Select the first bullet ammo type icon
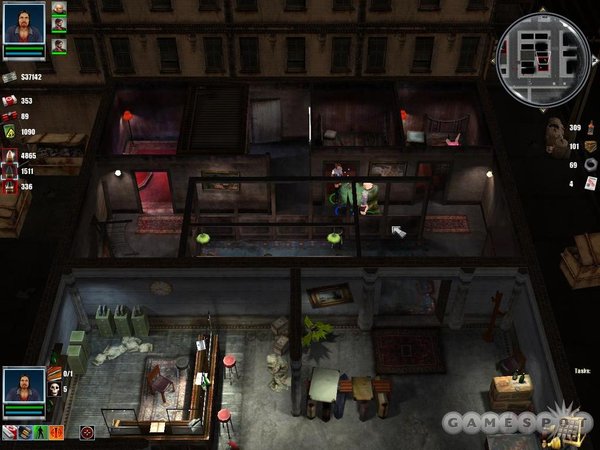 tap(9, 155)
